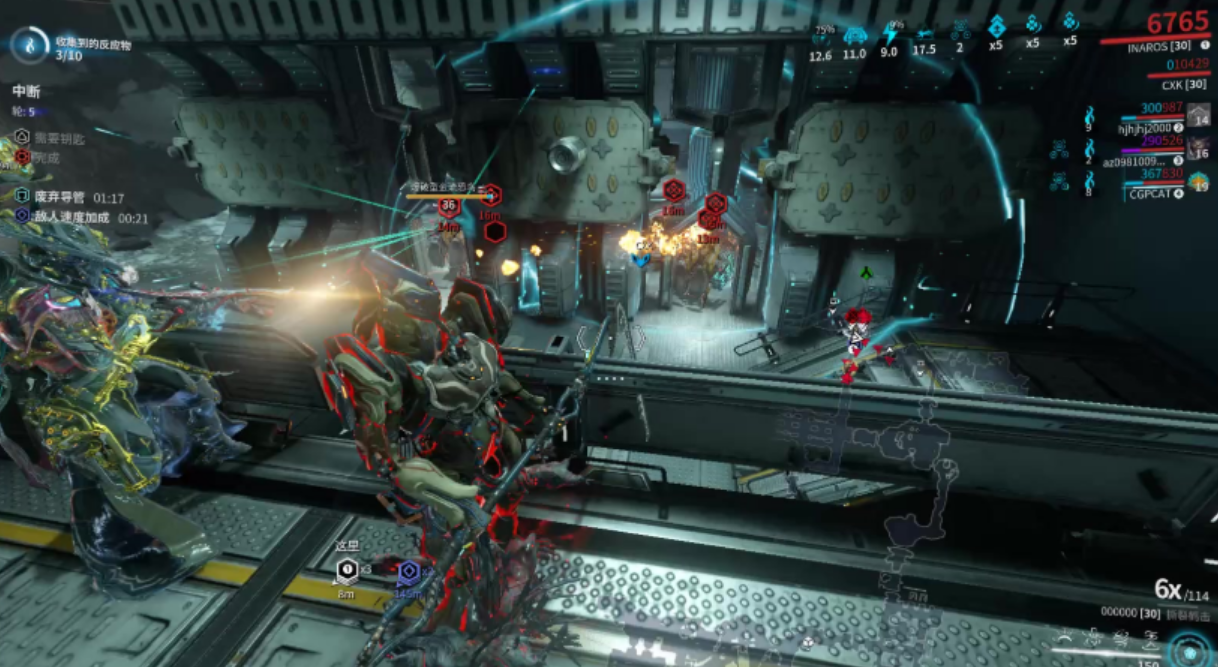Click the blue 145m waypoint marker
This screenshot has height=667, width=1218.
[x=407, y=573]
